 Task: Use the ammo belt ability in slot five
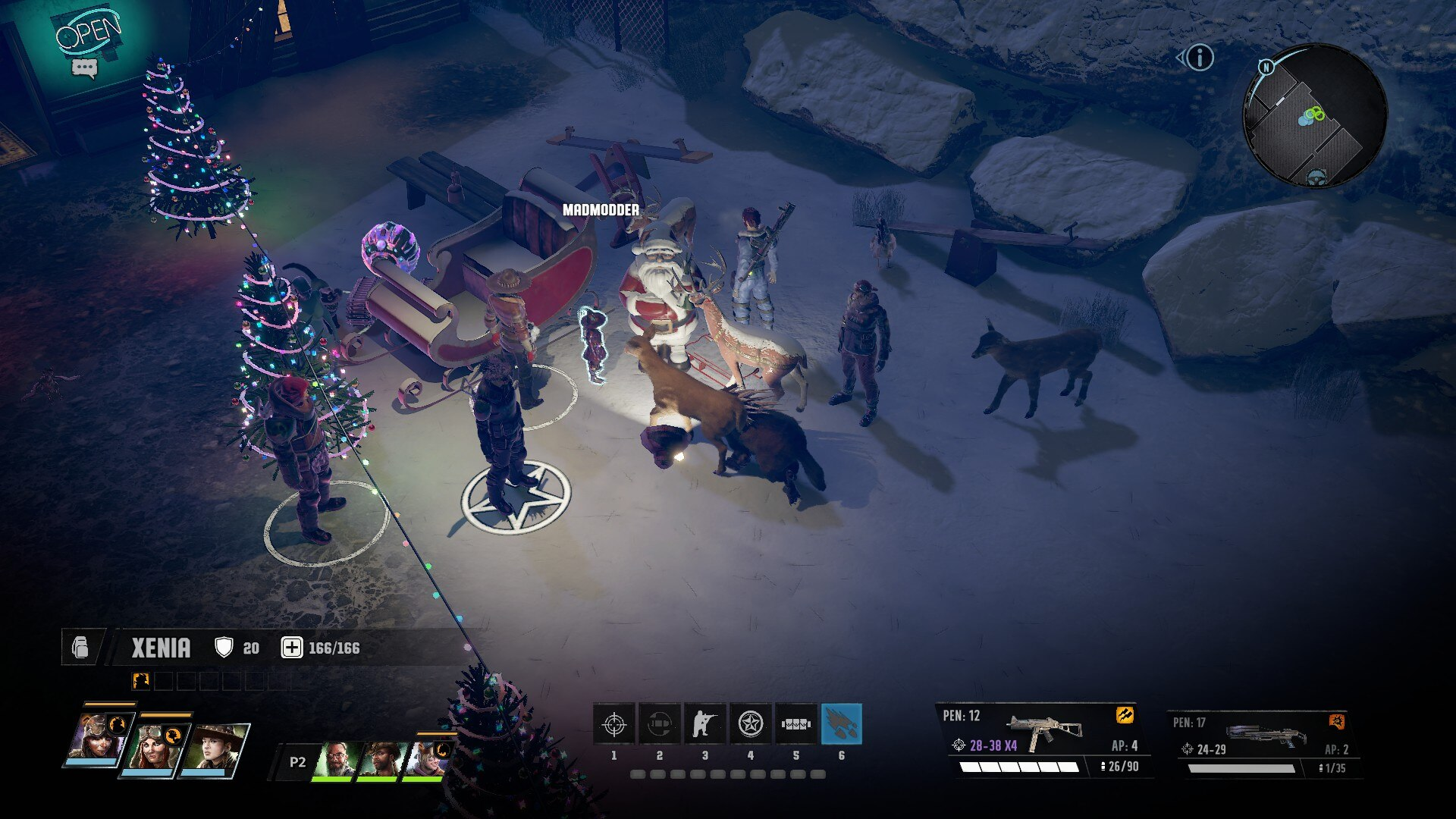(795, 724)
